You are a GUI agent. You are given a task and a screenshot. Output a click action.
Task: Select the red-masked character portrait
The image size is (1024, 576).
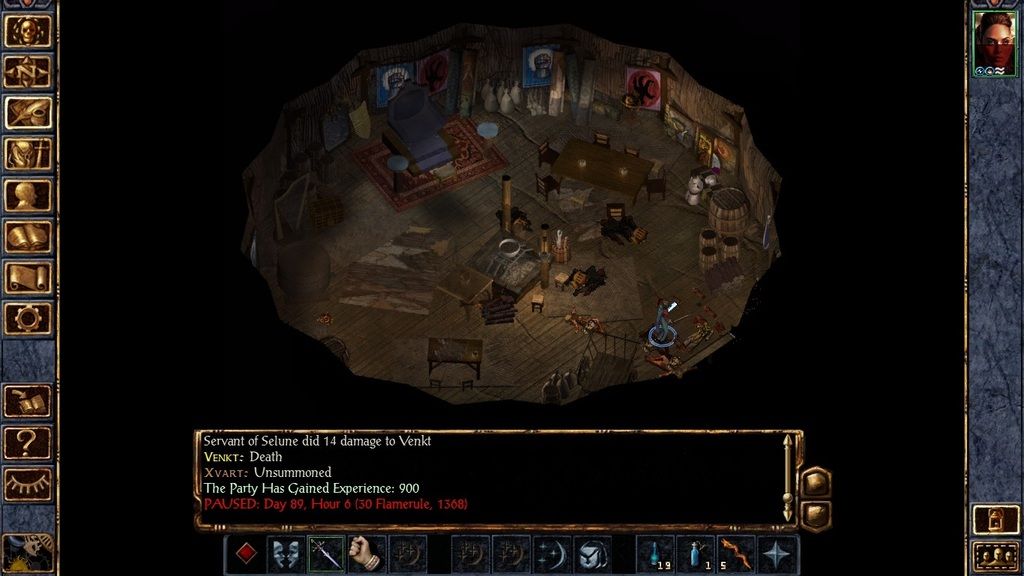coord(995,44)
